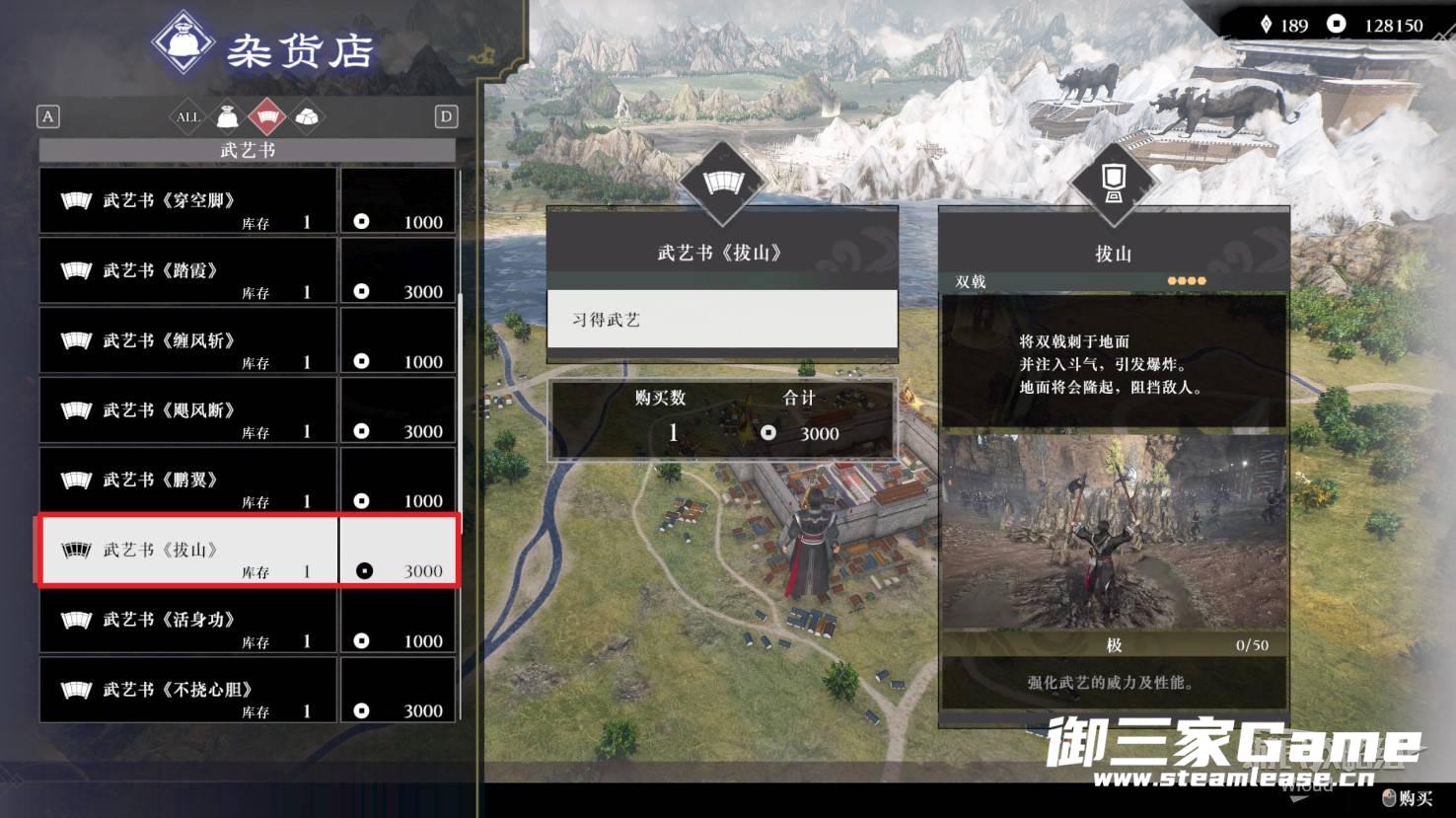Open the sack item category tab
This screenshot has width=1456, height=818.
pyautogui.click(x=228, y=117)
